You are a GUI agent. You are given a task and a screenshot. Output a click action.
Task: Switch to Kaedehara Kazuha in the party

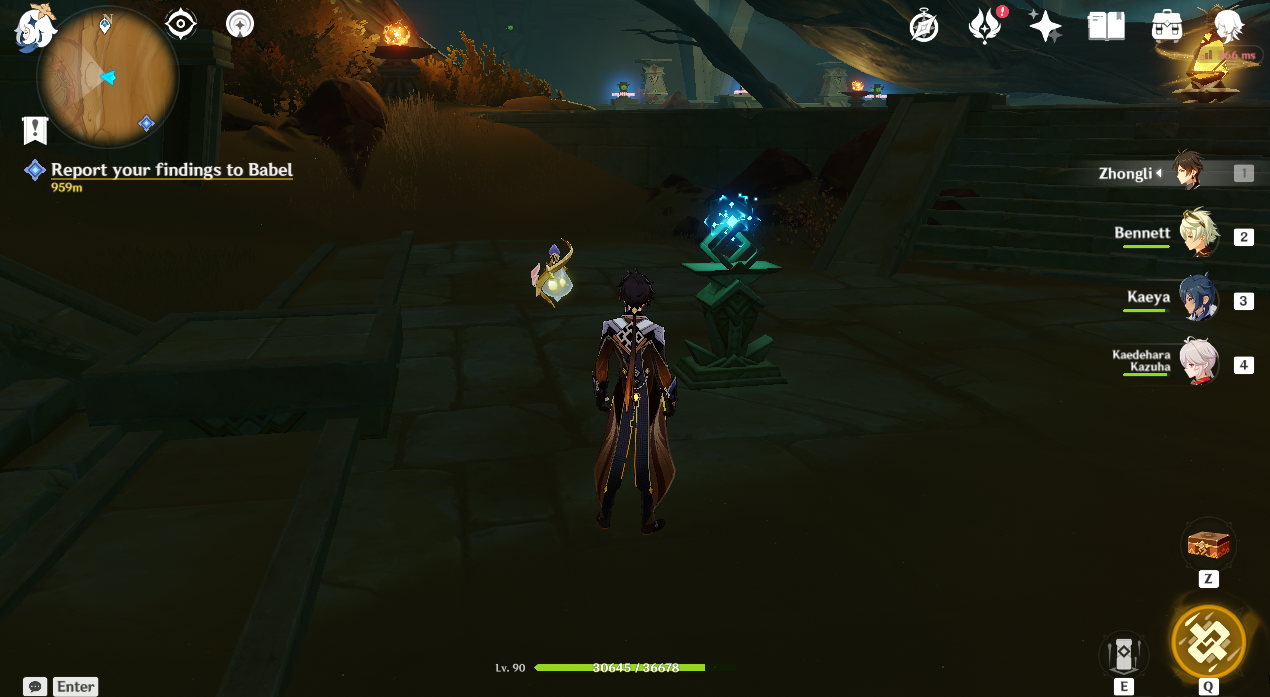(x=1196, y=364)
